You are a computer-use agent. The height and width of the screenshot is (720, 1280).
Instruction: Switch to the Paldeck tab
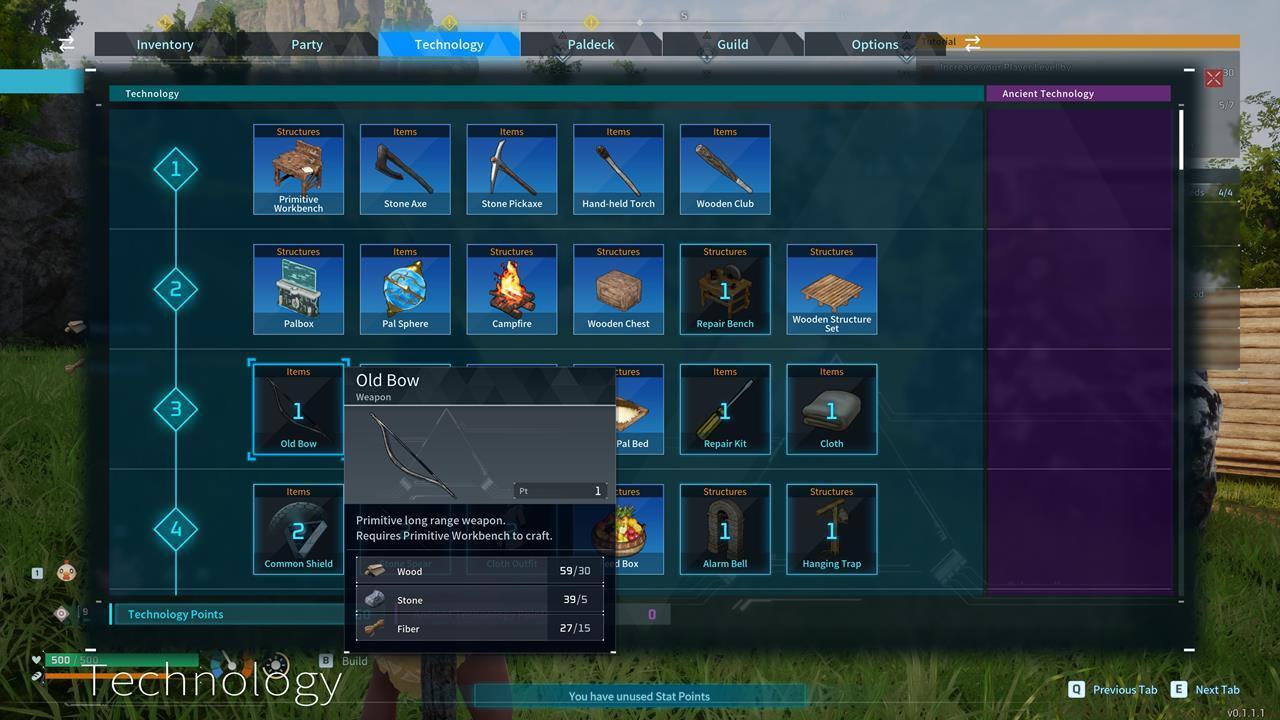point(590,44)
